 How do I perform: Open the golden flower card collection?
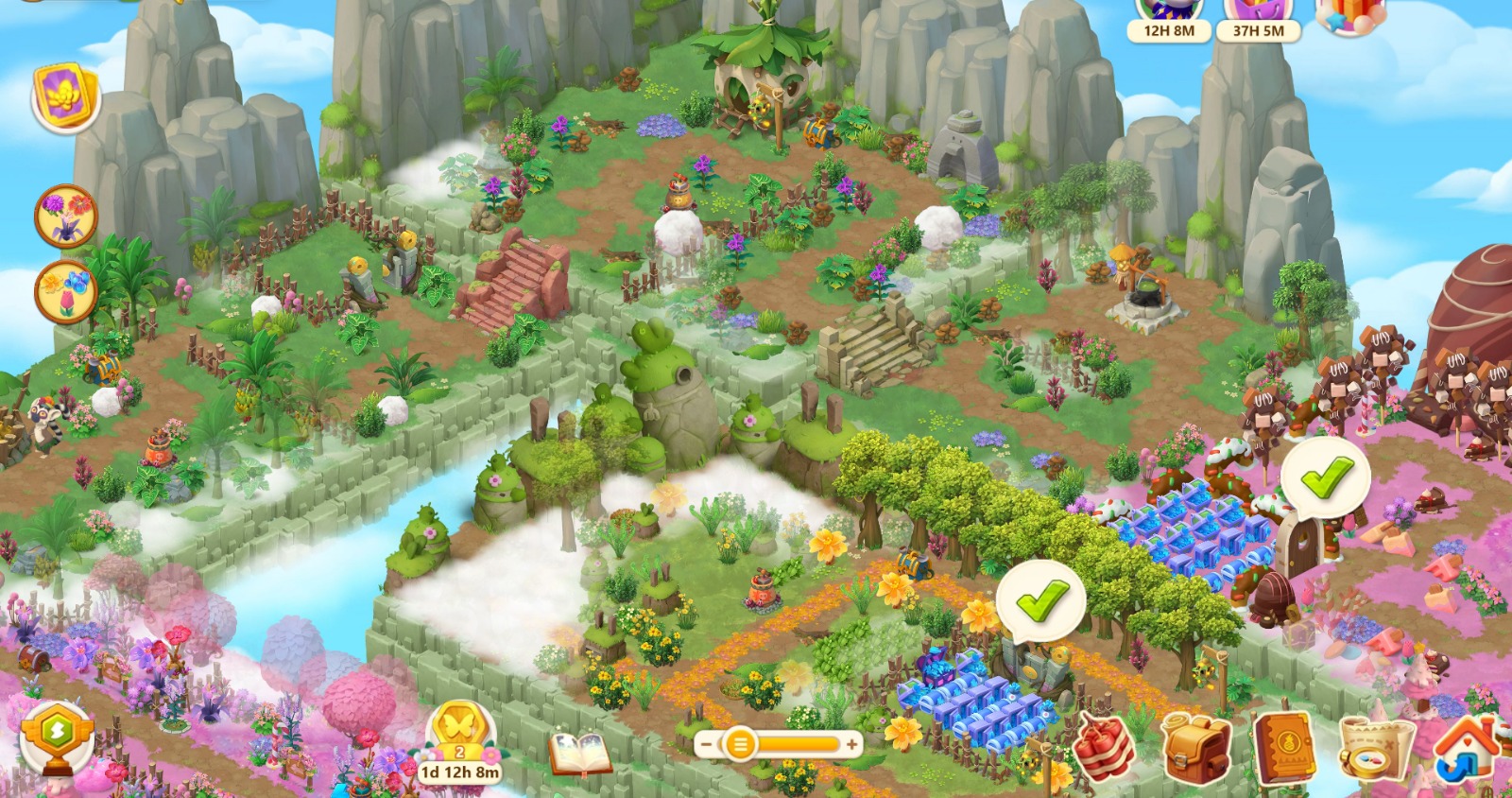66,96
